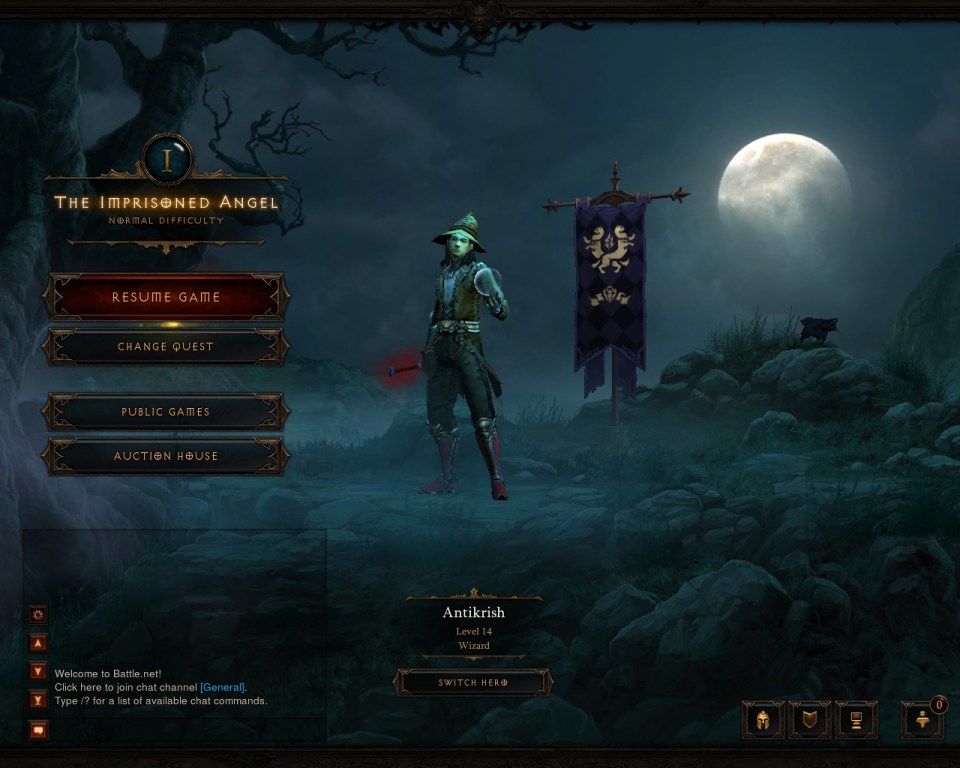Open the friends list icon with counter
The image size is (960, 768).
pyautogui.click(x=922, y=721)
